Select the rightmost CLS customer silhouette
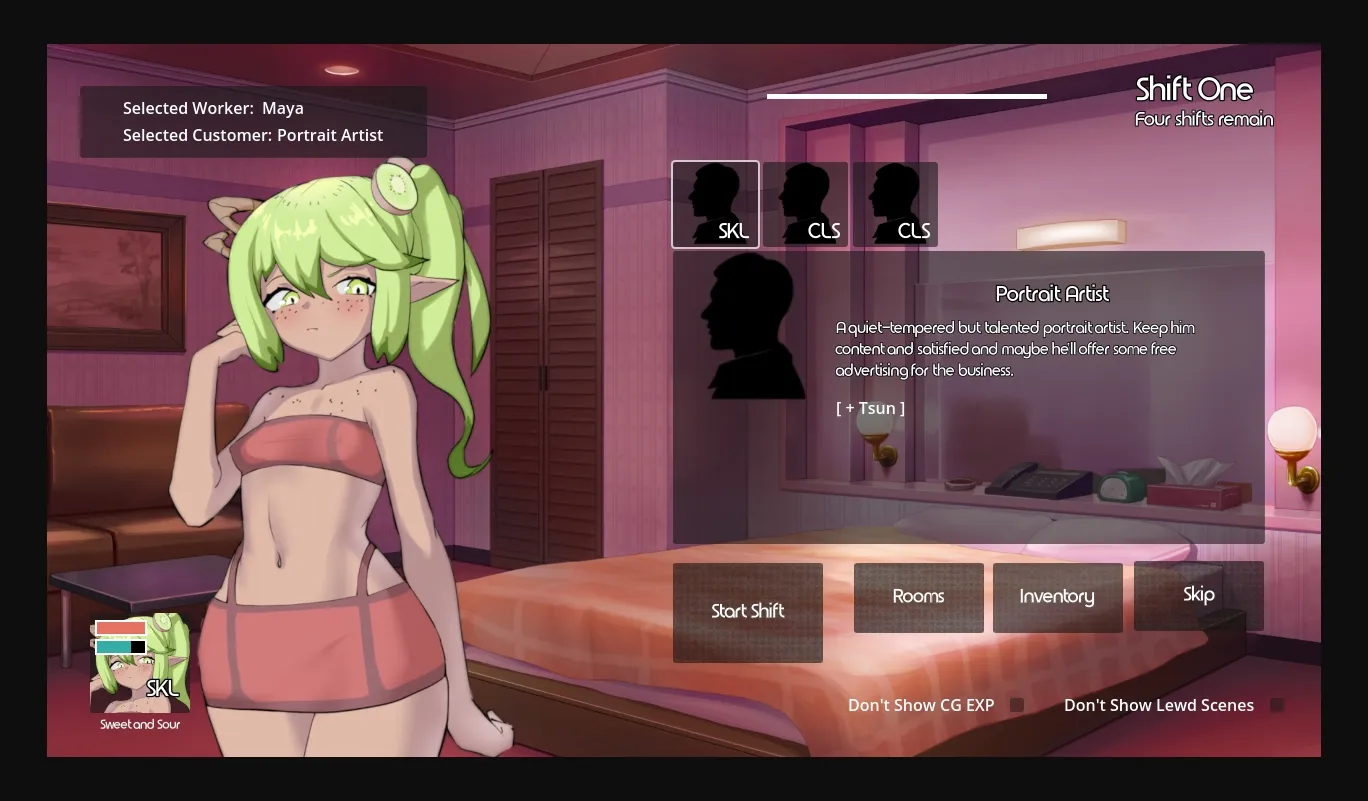 [x=896, y=204]
